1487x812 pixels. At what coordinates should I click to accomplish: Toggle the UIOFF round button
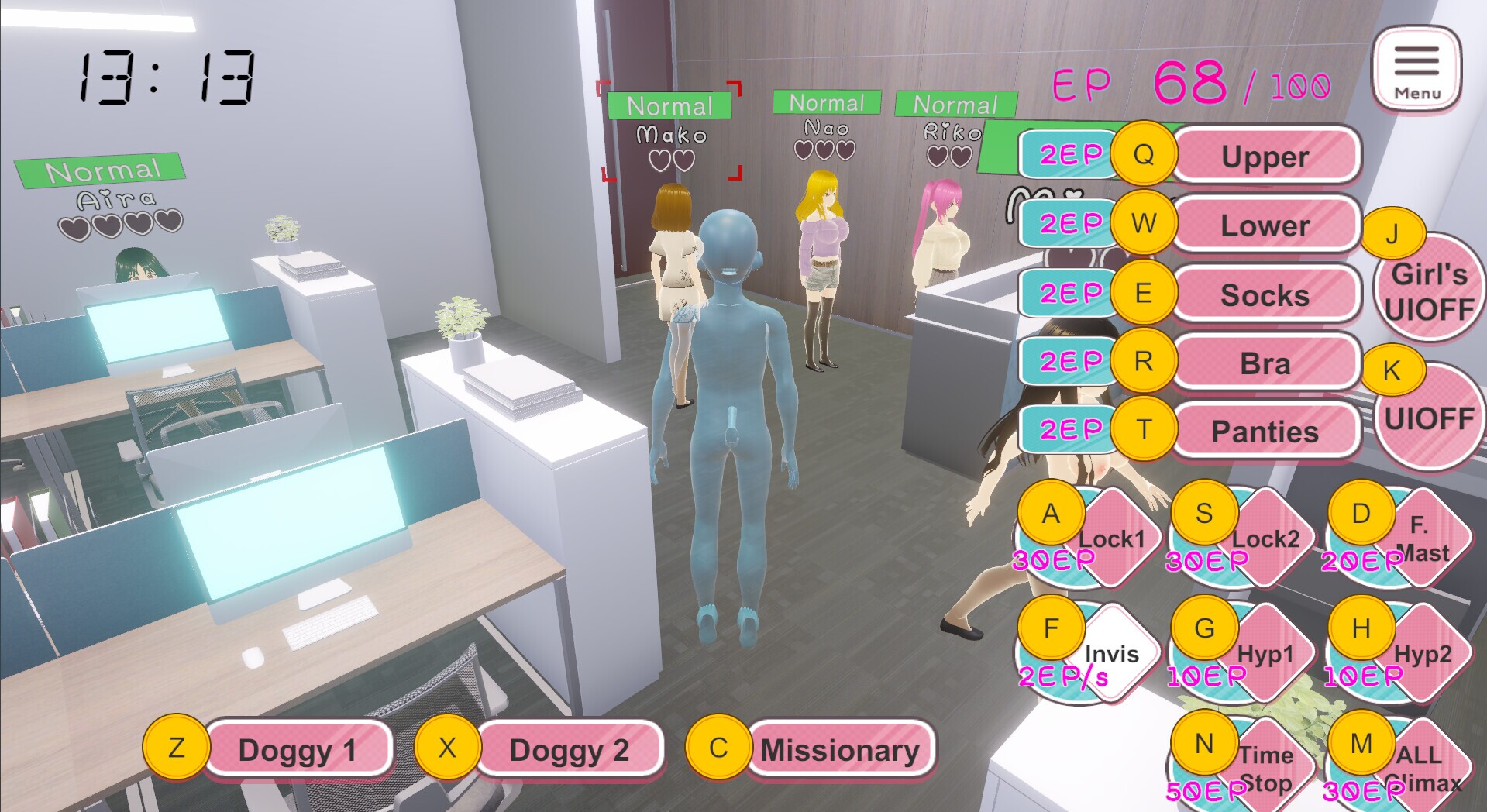(x=1429, y=418)
